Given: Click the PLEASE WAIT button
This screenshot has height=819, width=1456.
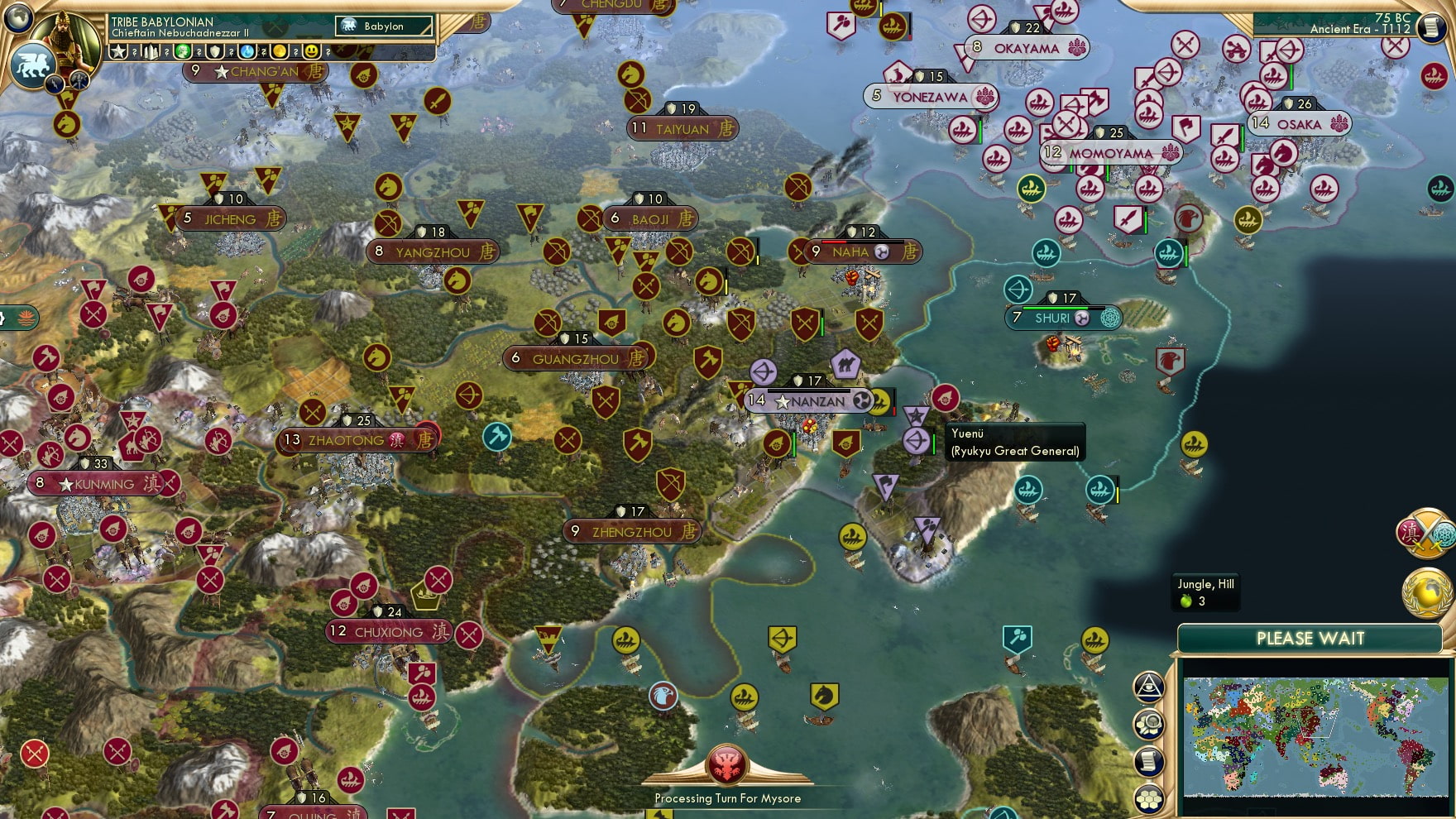Looking at the screenshot, I should 1311,637.
